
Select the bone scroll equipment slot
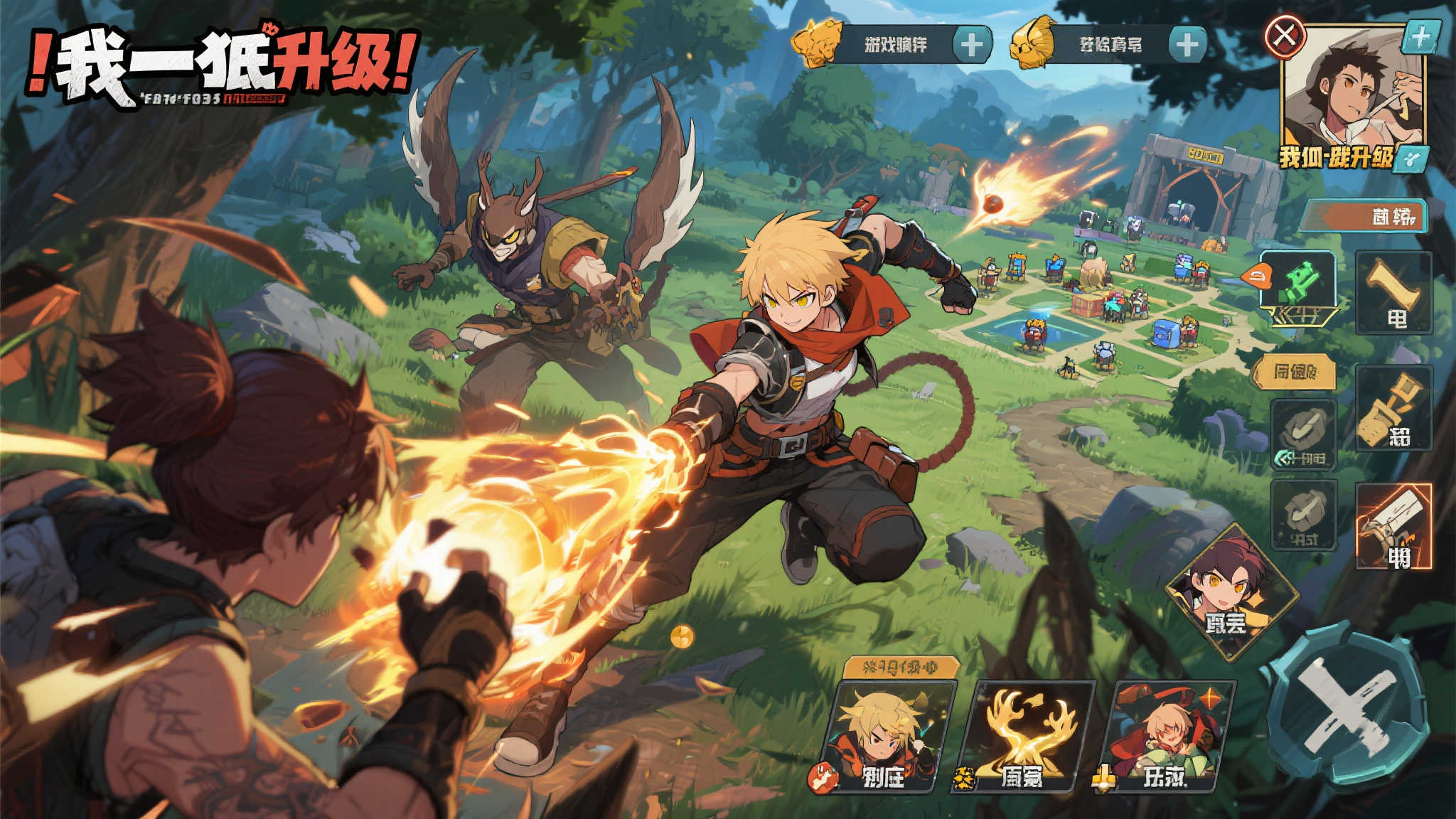1393,291
